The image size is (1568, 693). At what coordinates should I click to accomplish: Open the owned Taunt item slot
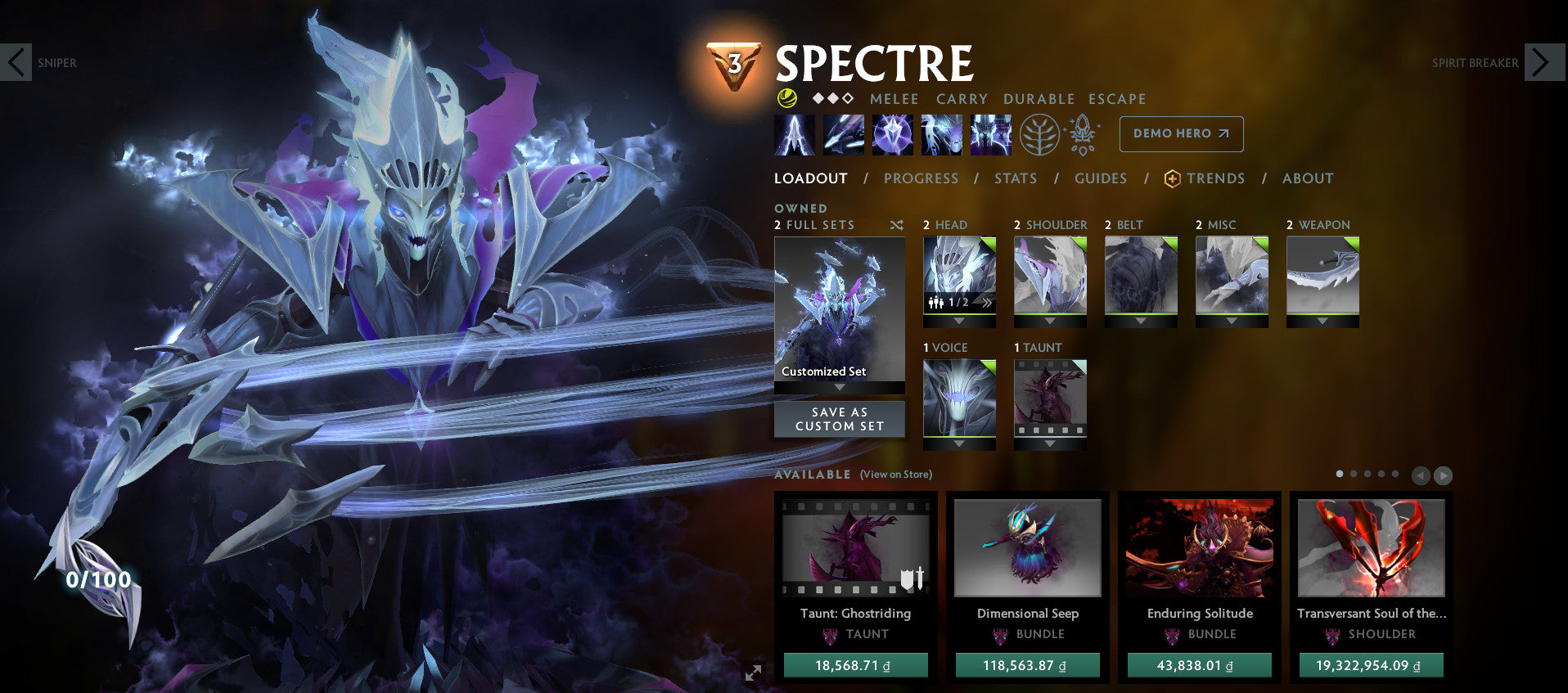(1050, 398)
